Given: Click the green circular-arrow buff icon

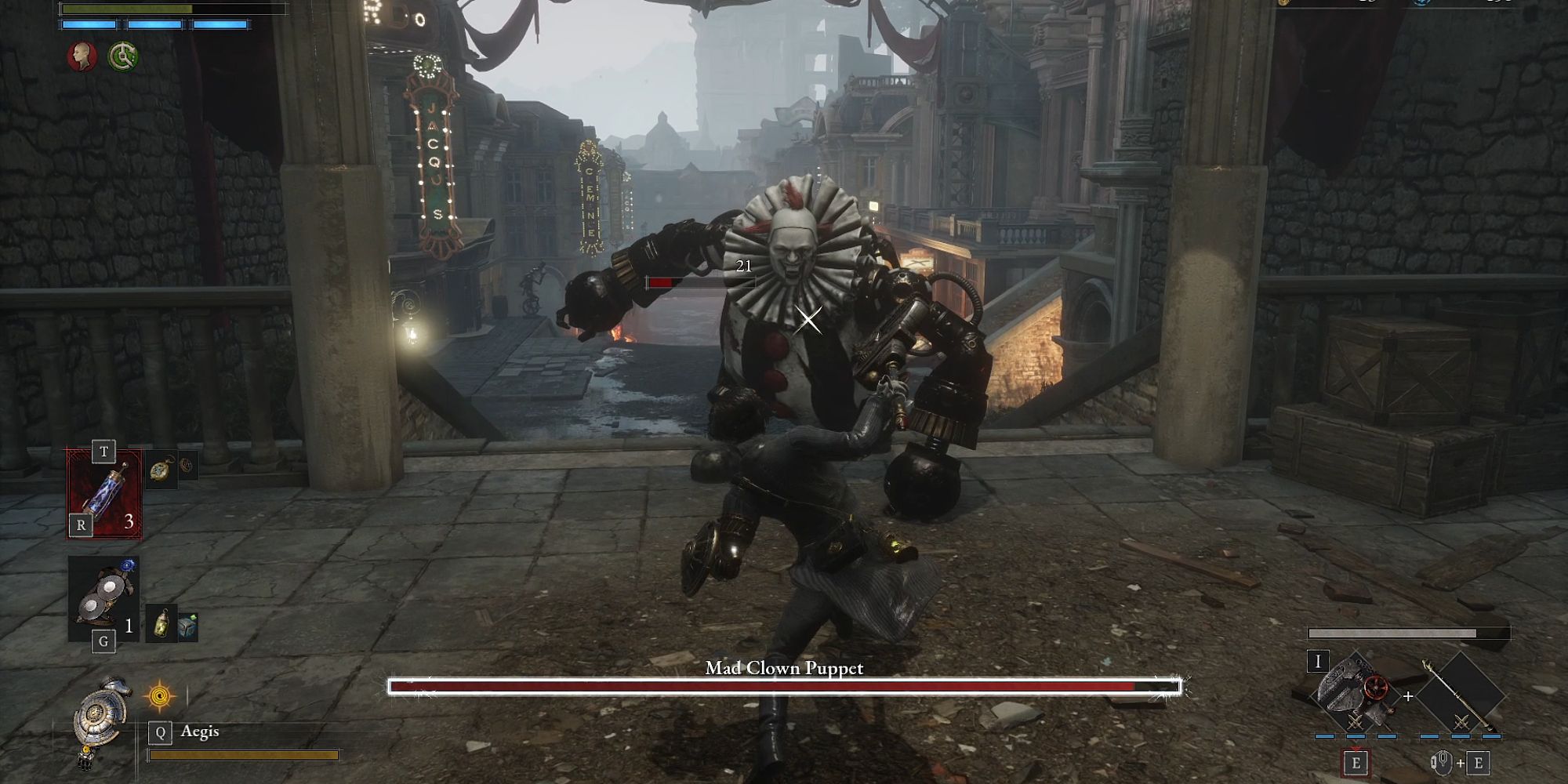Looking at the screenshot, I should (x=123, y=56).
